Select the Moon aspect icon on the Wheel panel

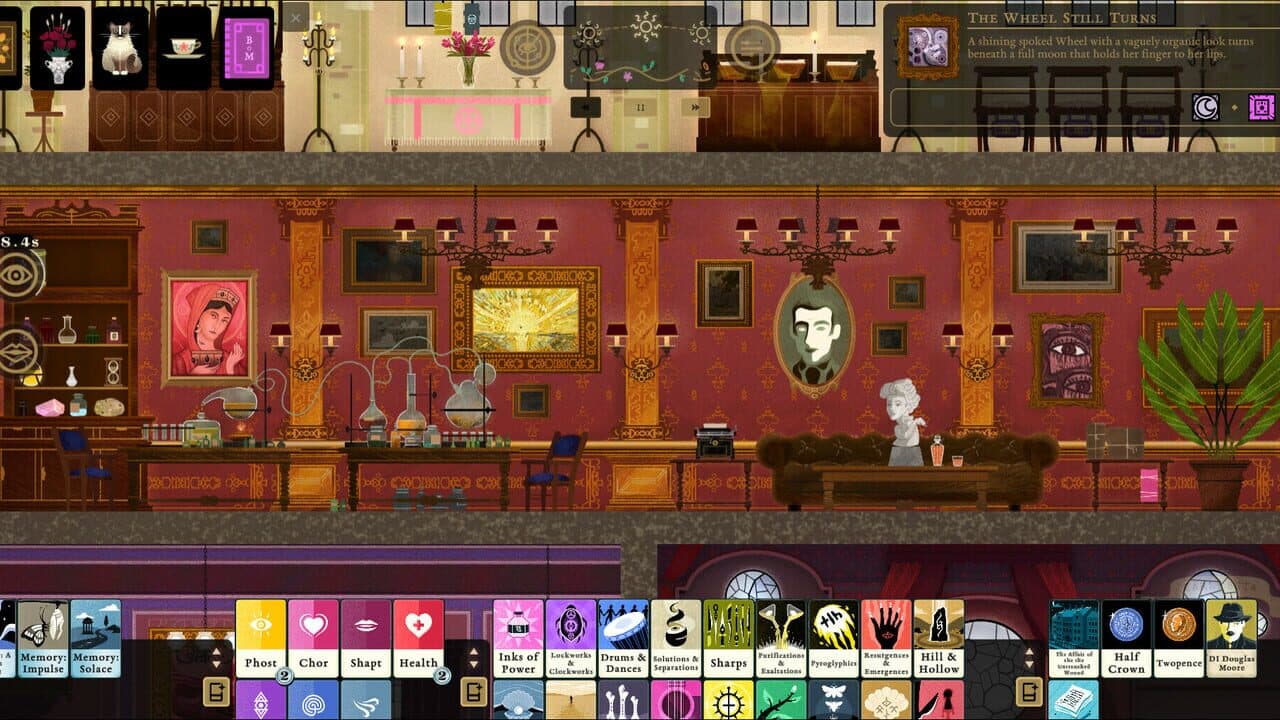click(x=1206, y=107)
